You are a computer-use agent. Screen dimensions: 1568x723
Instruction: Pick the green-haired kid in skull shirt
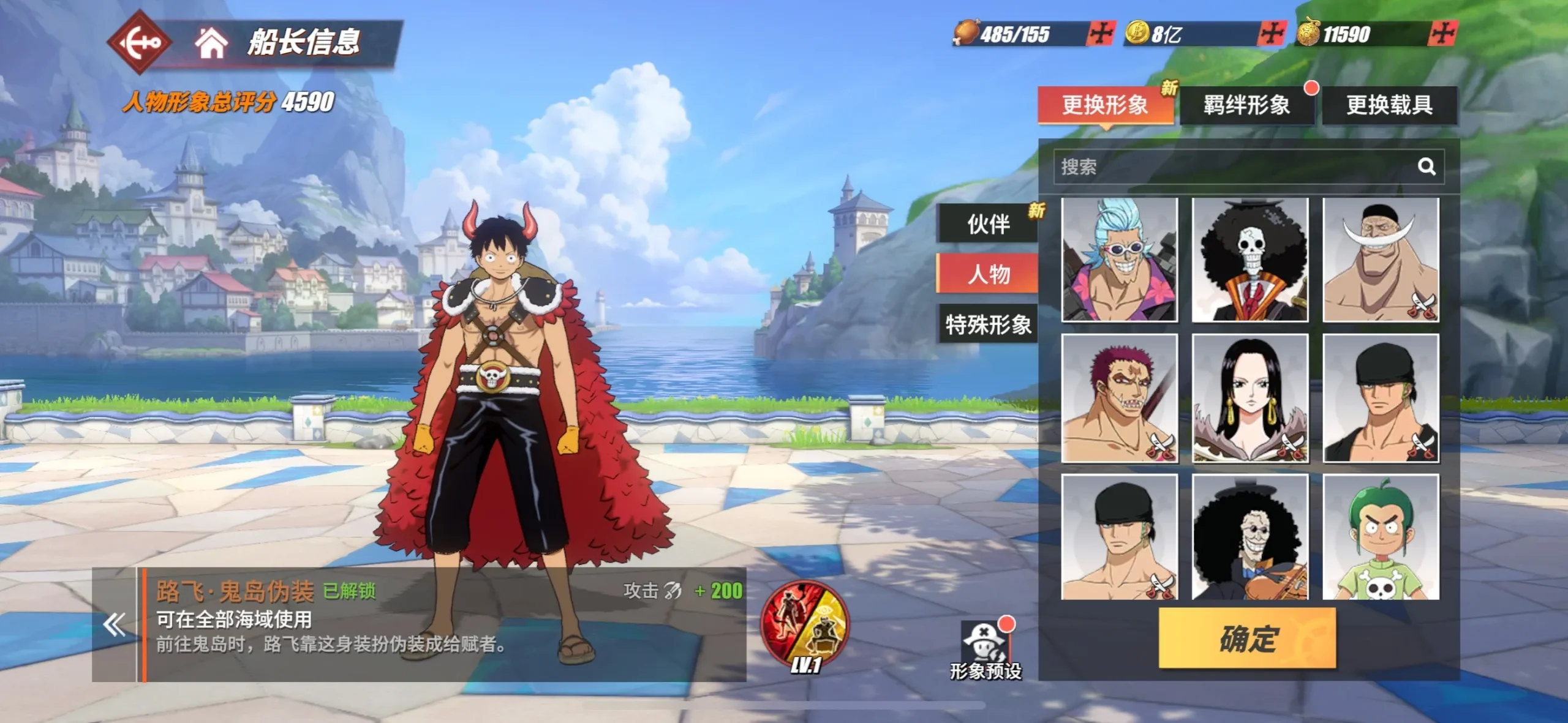click(1381, 537)
